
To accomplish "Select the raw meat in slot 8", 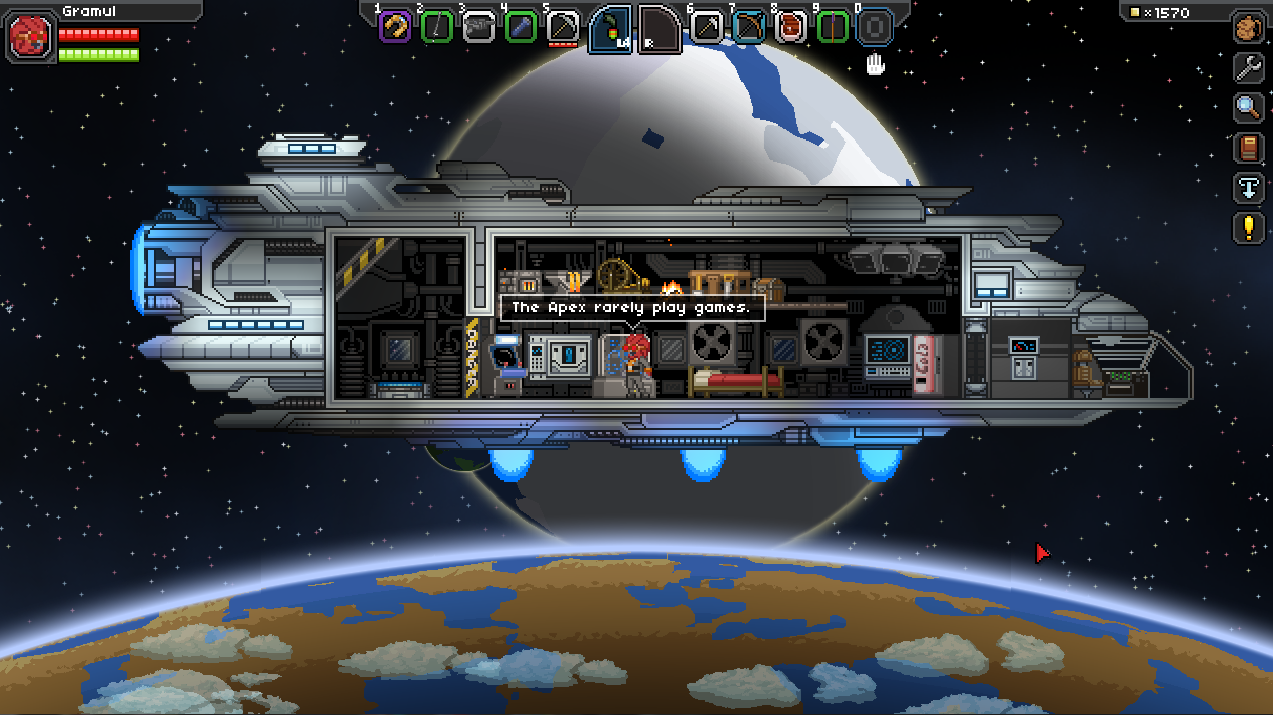I will pyautogui.click(x=790, y=27).
